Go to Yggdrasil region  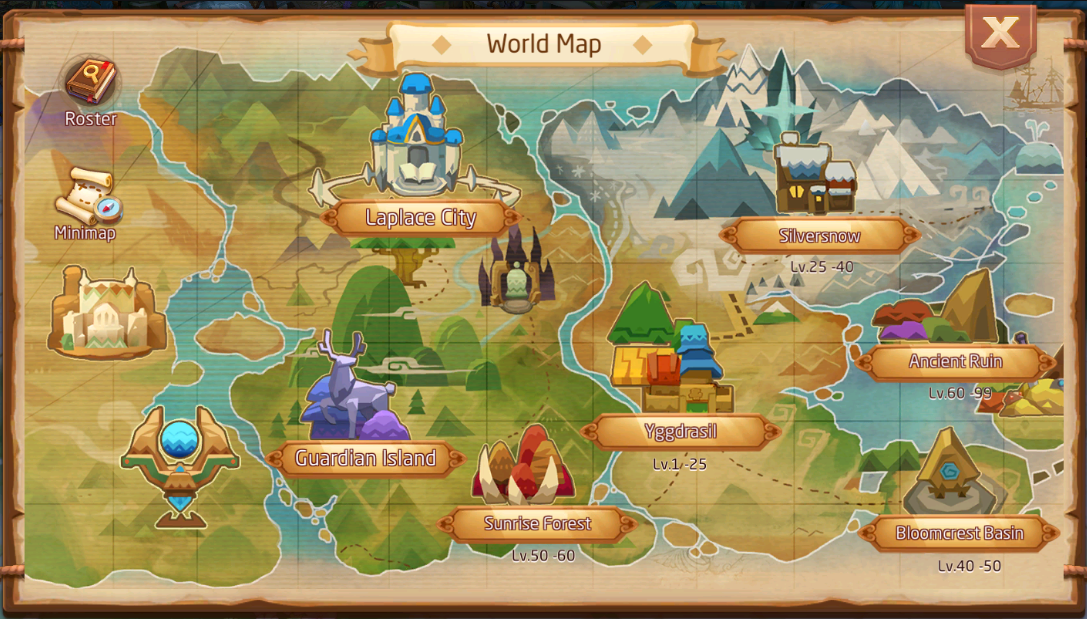(680, 432)
